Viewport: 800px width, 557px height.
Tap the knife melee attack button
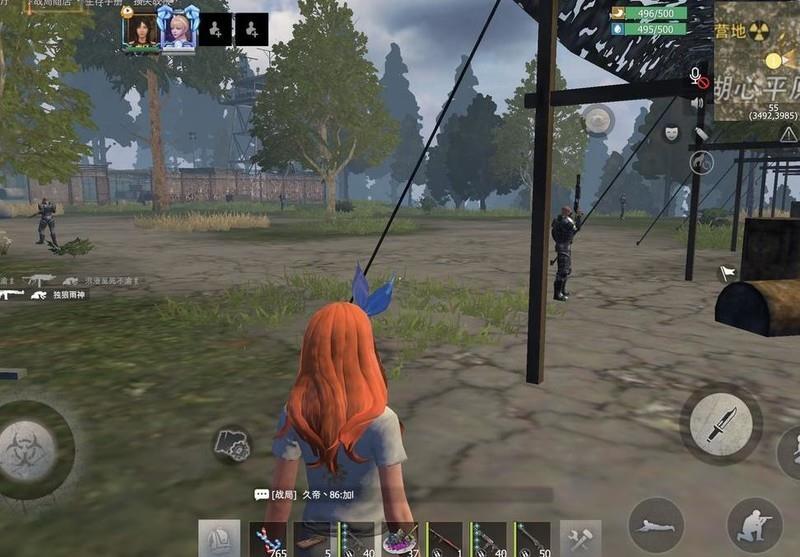click(x=721, y=424)
